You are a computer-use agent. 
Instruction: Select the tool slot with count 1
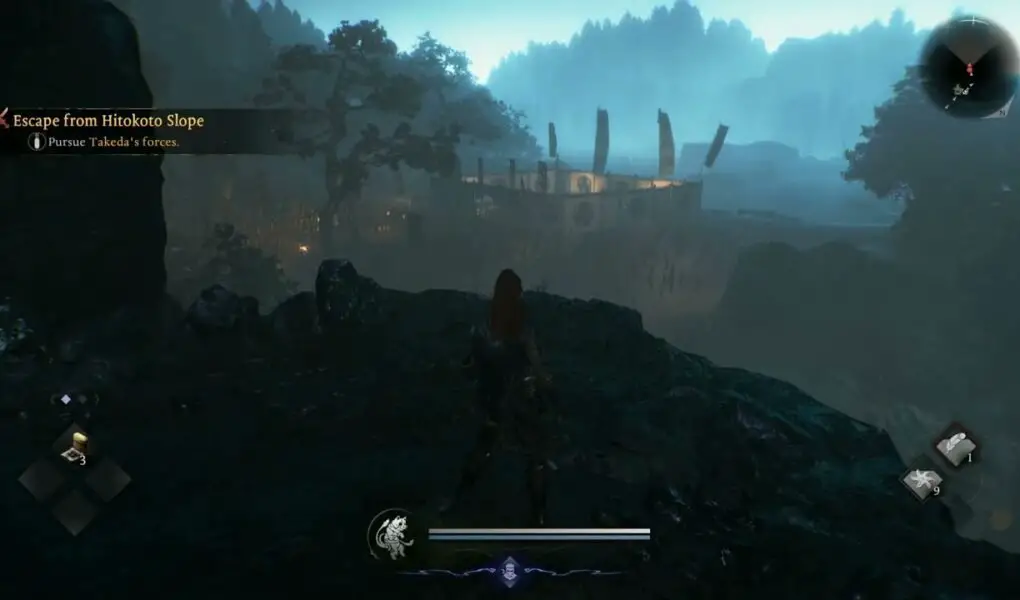pyautogui.click(x=956, y=445)
